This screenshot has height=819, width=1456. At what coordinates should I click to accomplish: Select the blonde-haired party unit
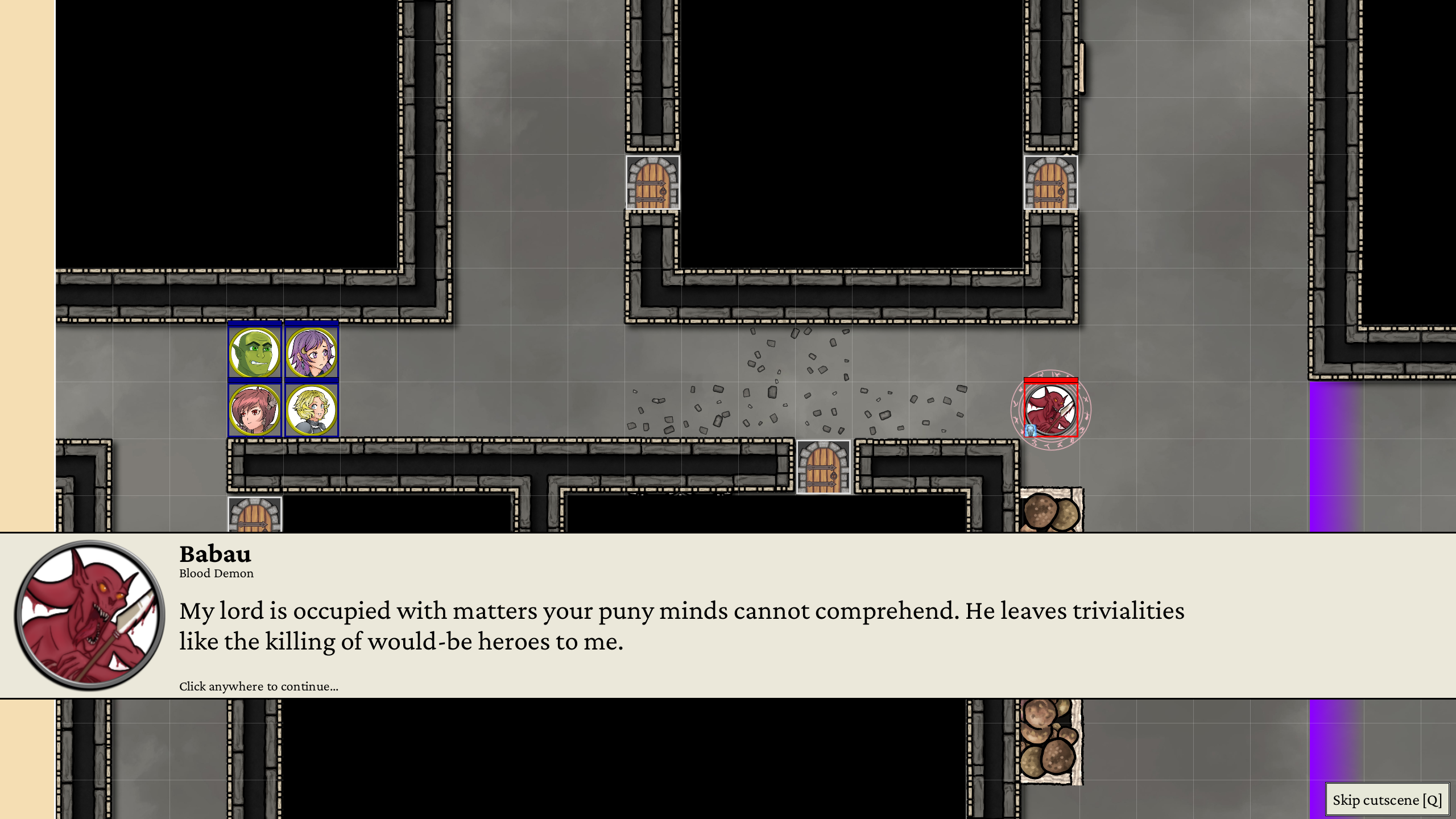(312, 409)
